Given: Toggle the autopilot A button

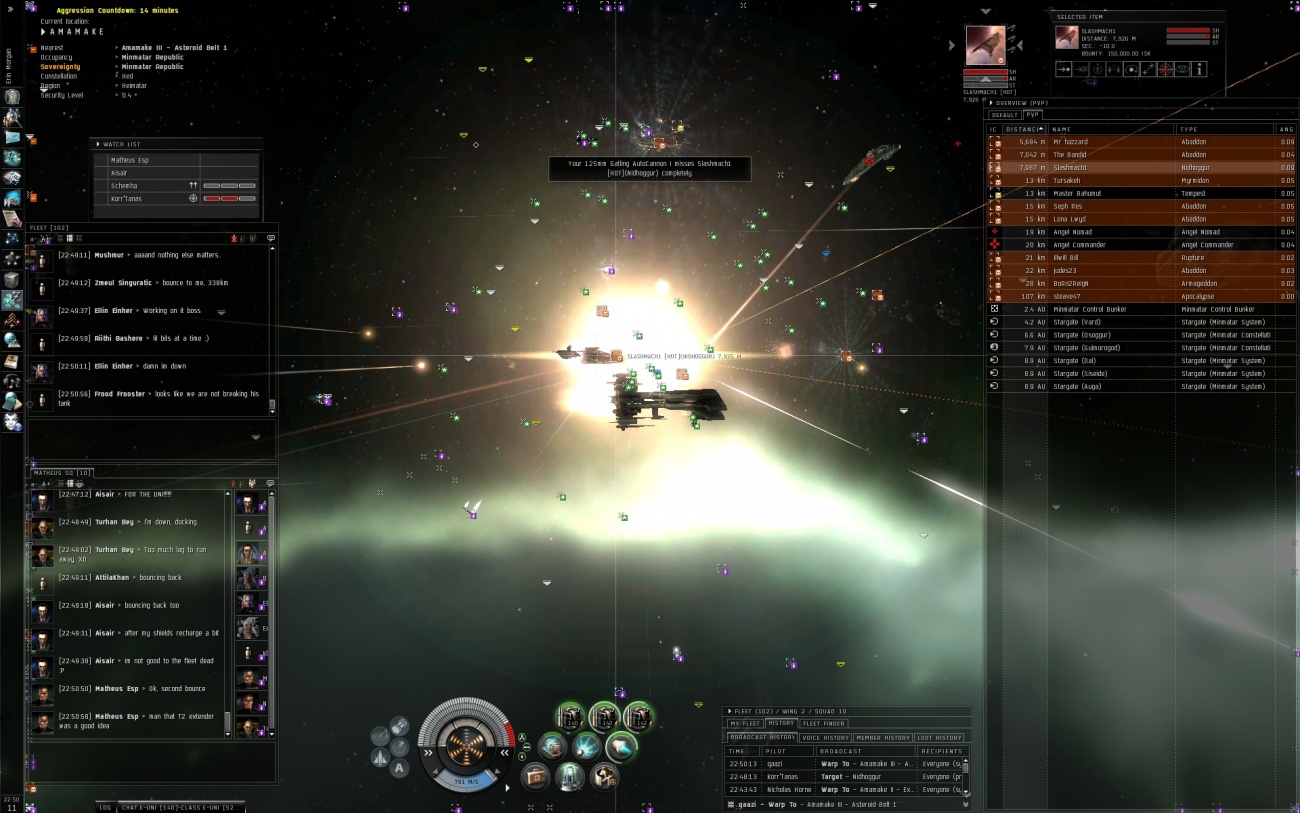Looking at the screenshot, I should coord(399,768).
